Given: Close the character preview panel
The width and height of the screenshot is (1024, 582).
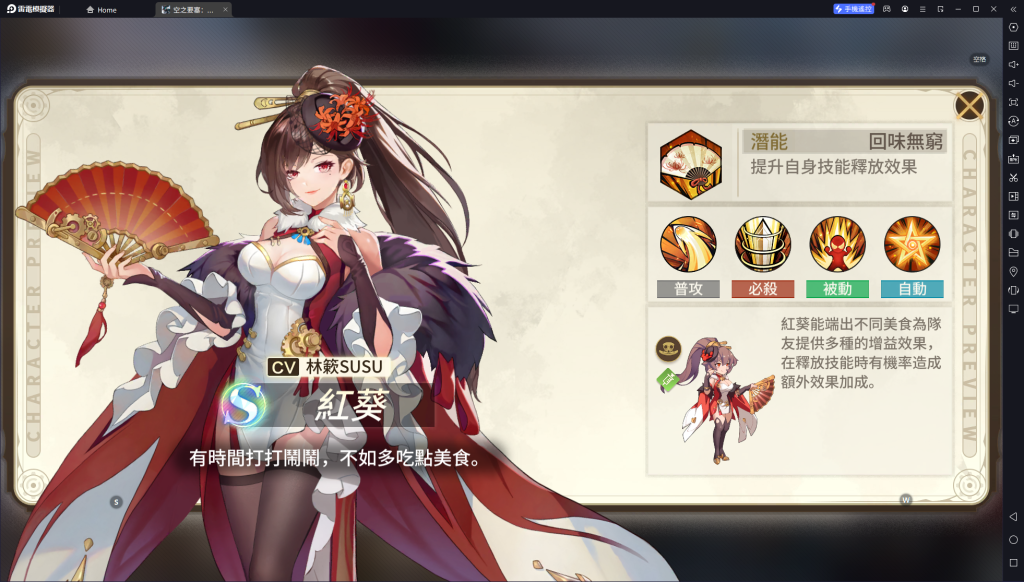Looking at the screenshot, I should coord(968,105).
